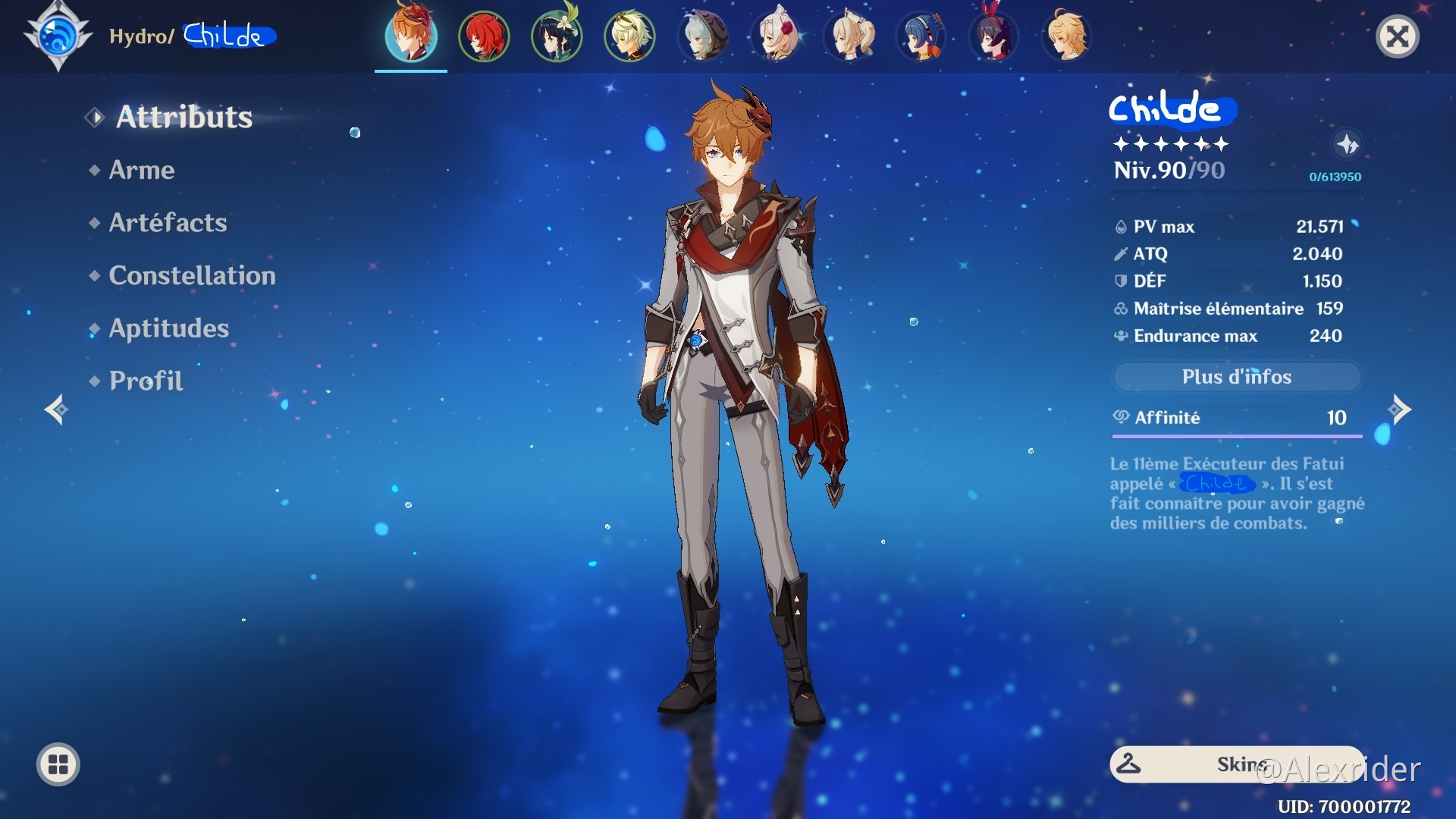Select Noelle's portrait with the red rose
The height and width of the screenshot is (819, 1456).
tap(776, 36)
